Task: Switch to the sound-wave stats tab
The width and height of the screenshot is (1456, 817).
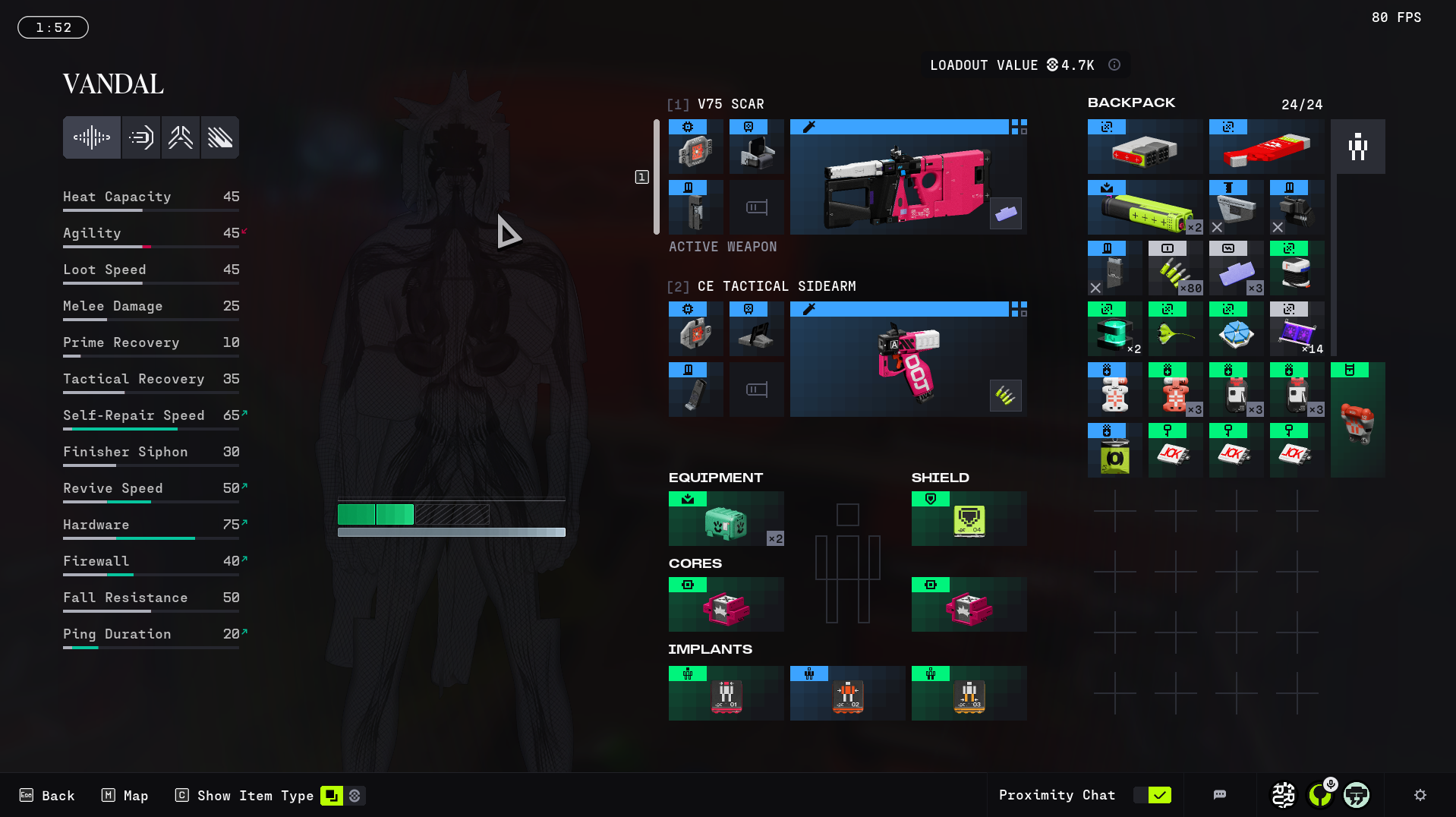Action: click(x=92, y=137)
